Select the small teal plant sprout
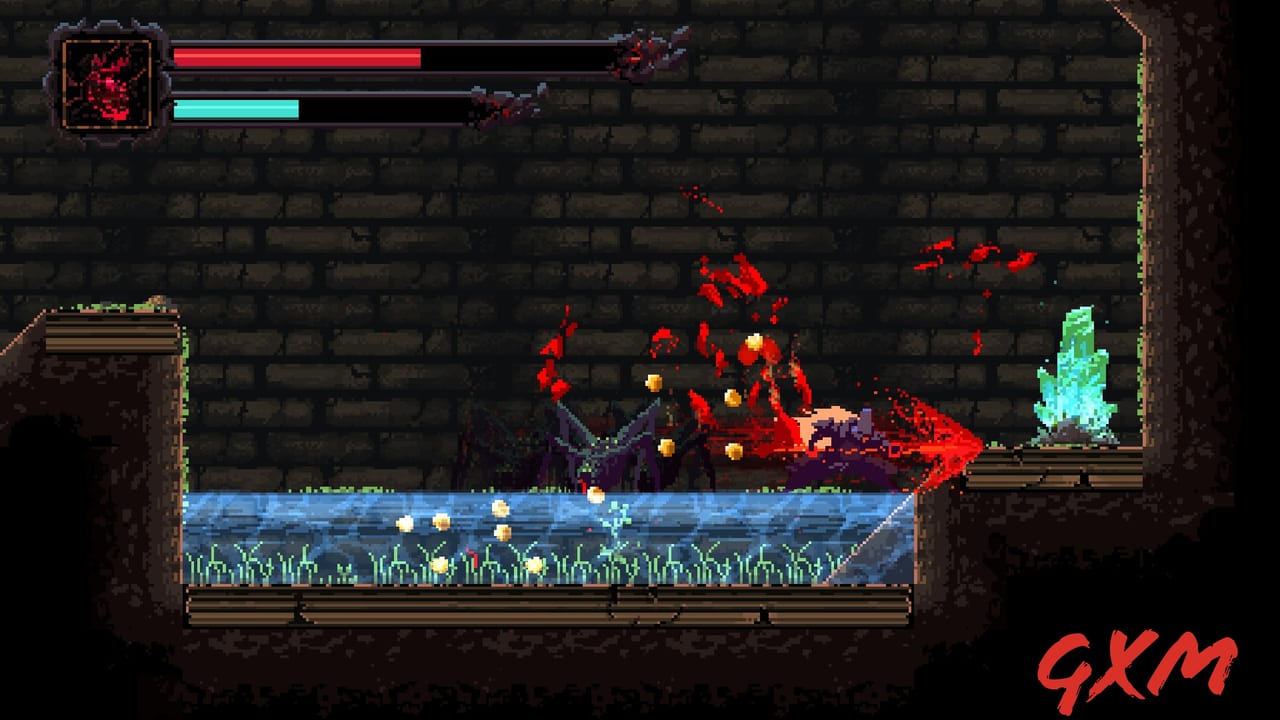The image size is (1280, 720). point(615,525)
